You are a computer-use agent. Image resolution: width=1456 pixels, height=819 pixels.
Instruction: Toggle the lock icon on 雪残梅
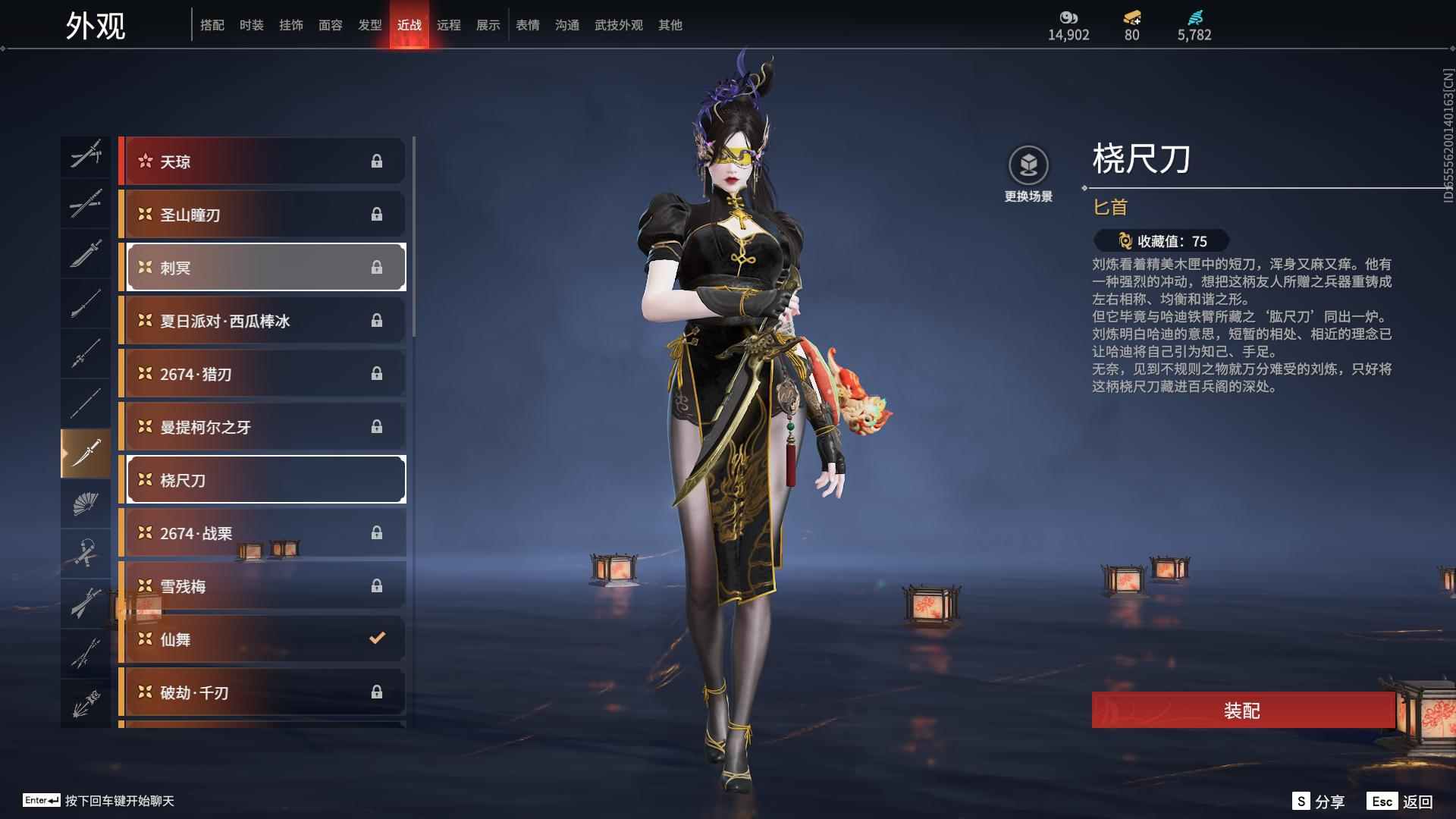tap(377, 585)
